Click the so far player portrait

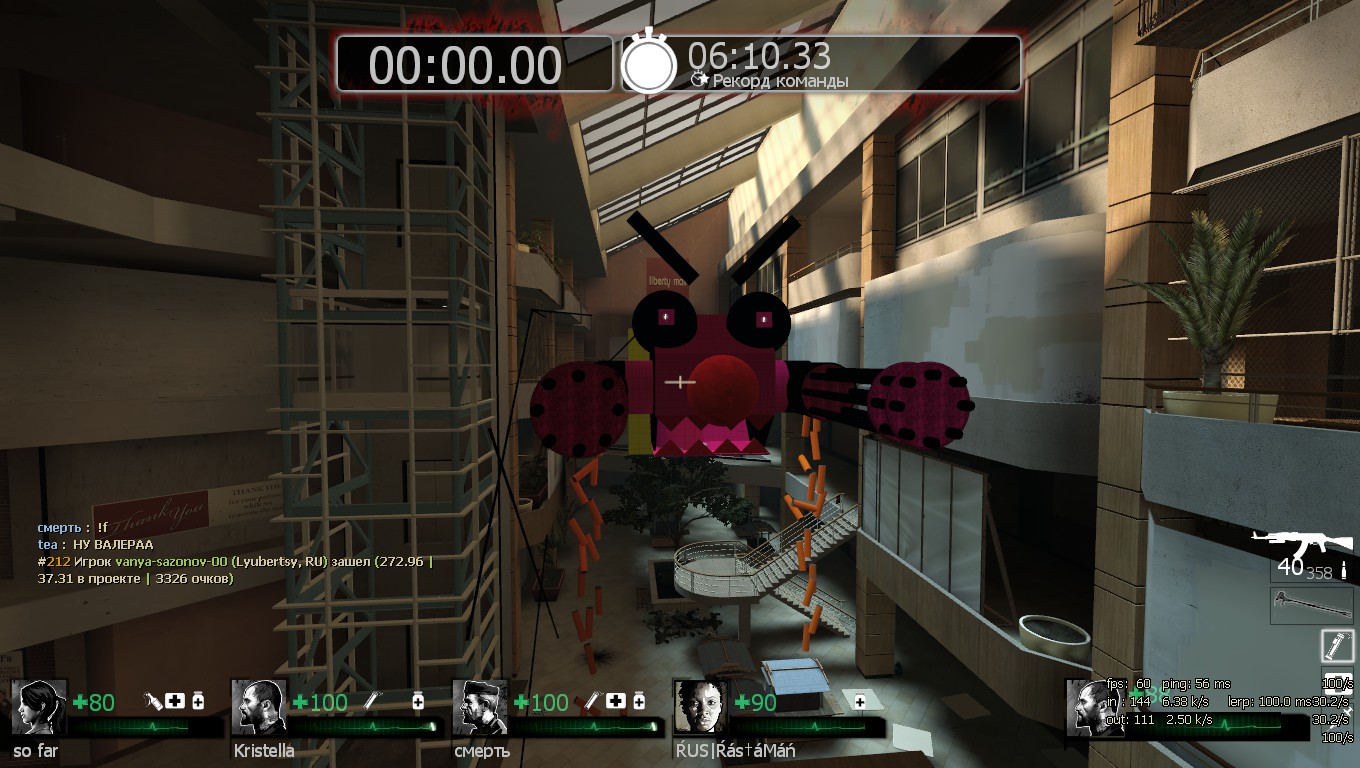38,707
